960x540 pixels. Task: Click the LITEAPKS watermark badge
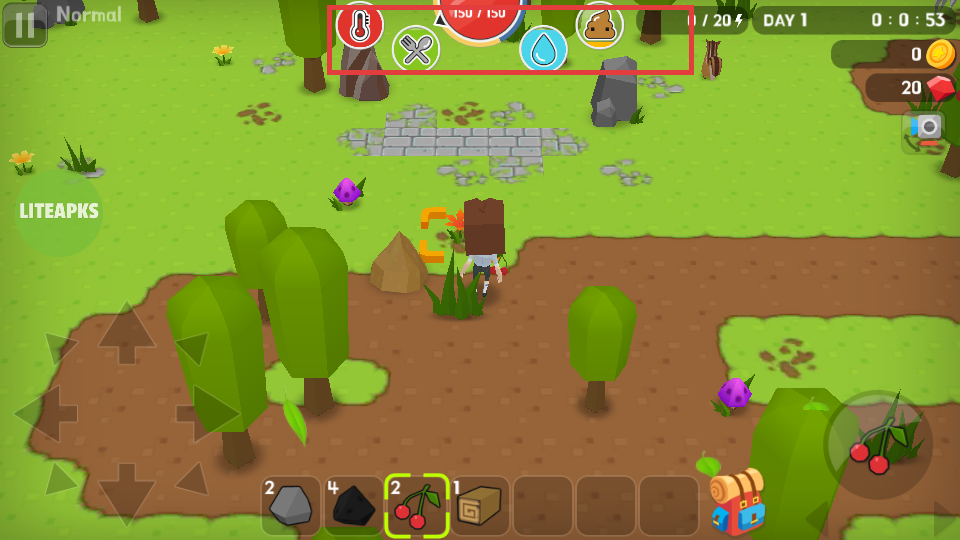pos(58,211)
